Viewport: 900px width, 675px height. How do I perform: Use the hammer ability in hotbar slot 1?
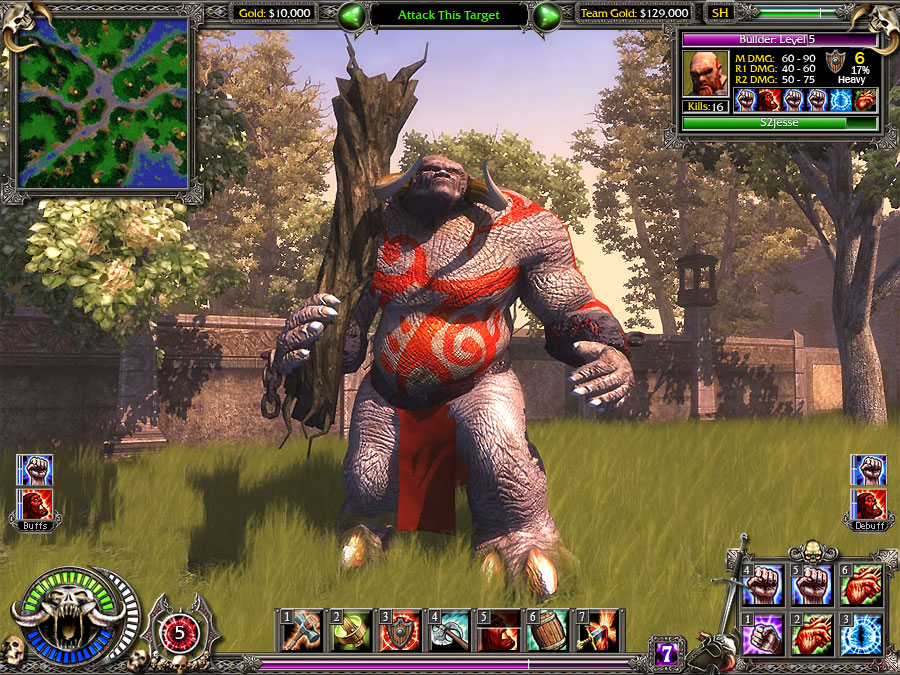tap(302, 631)
